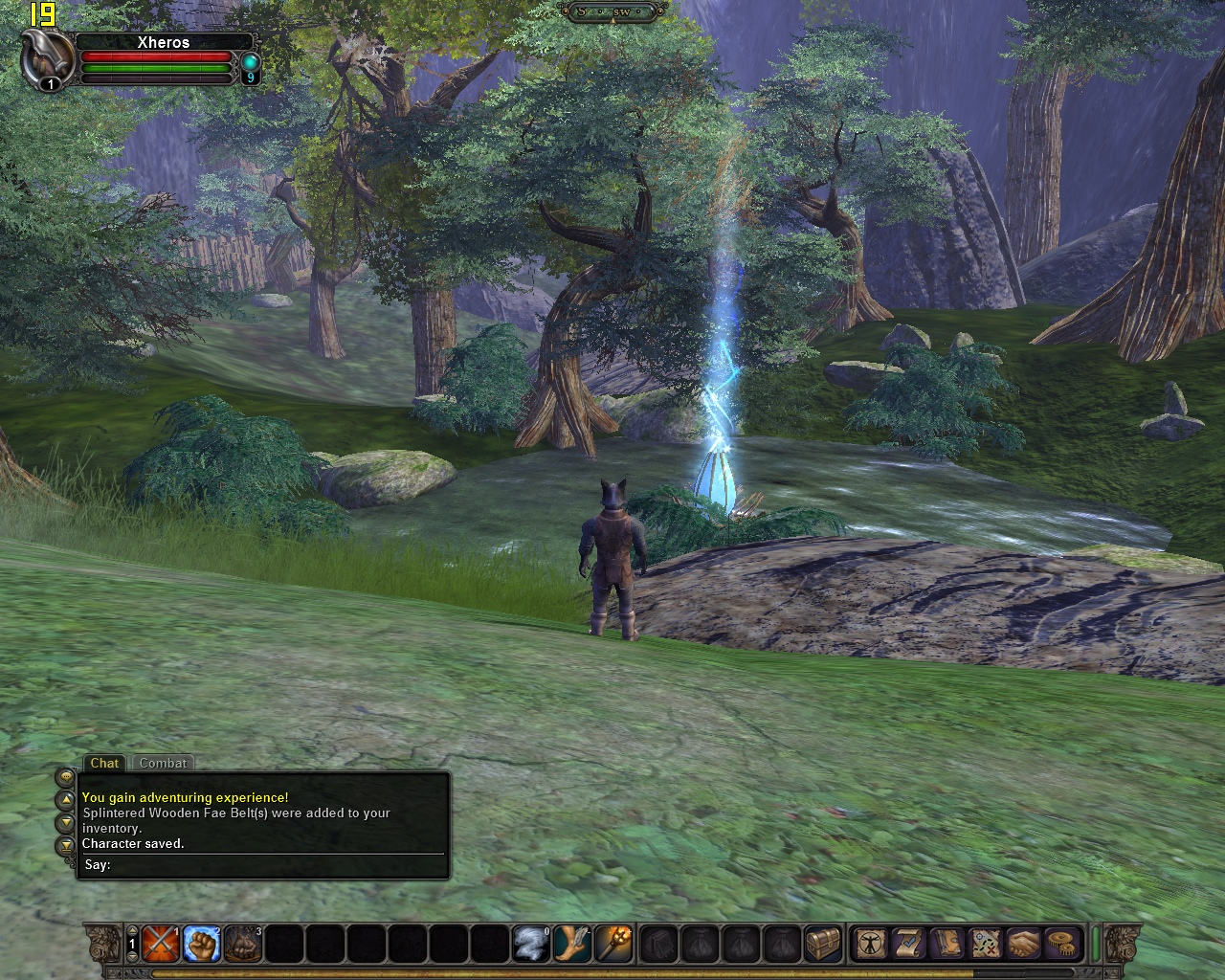Click the Xheros character portrait

pos(48,59)
